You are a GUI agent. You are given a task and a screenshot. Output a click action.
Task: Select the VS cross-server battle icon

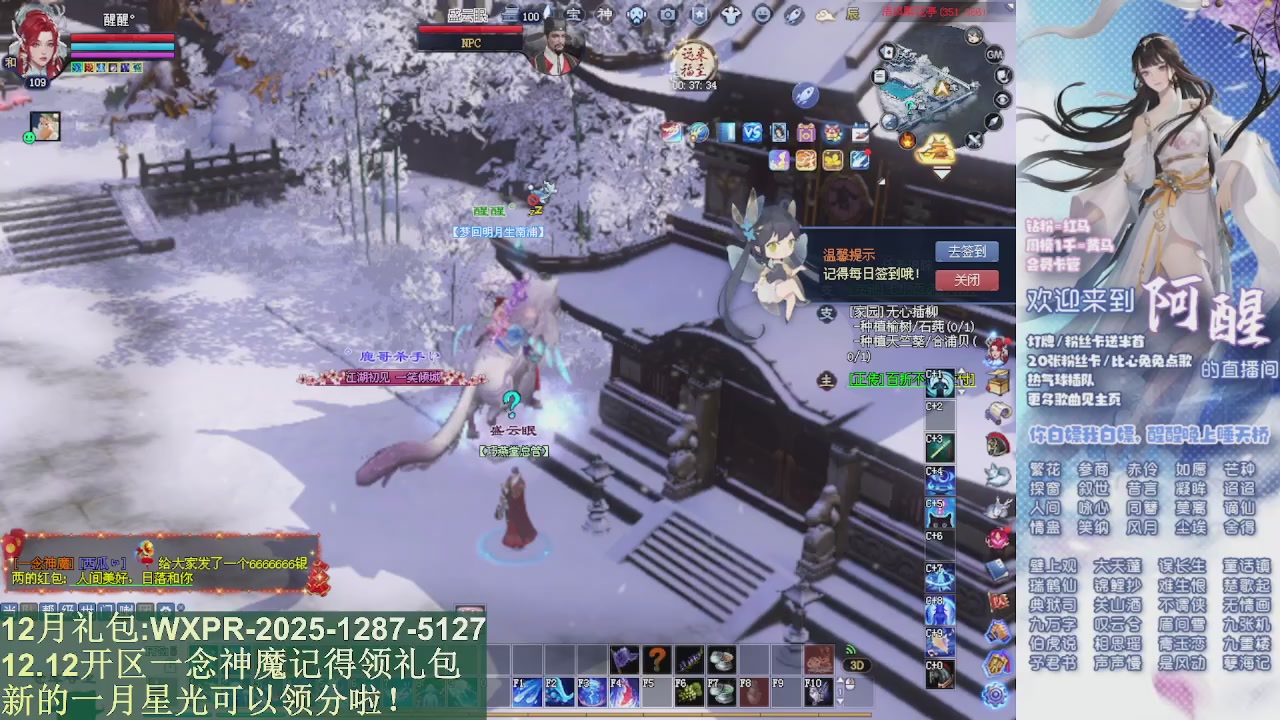pyautogui.click(x=751, y=133)
